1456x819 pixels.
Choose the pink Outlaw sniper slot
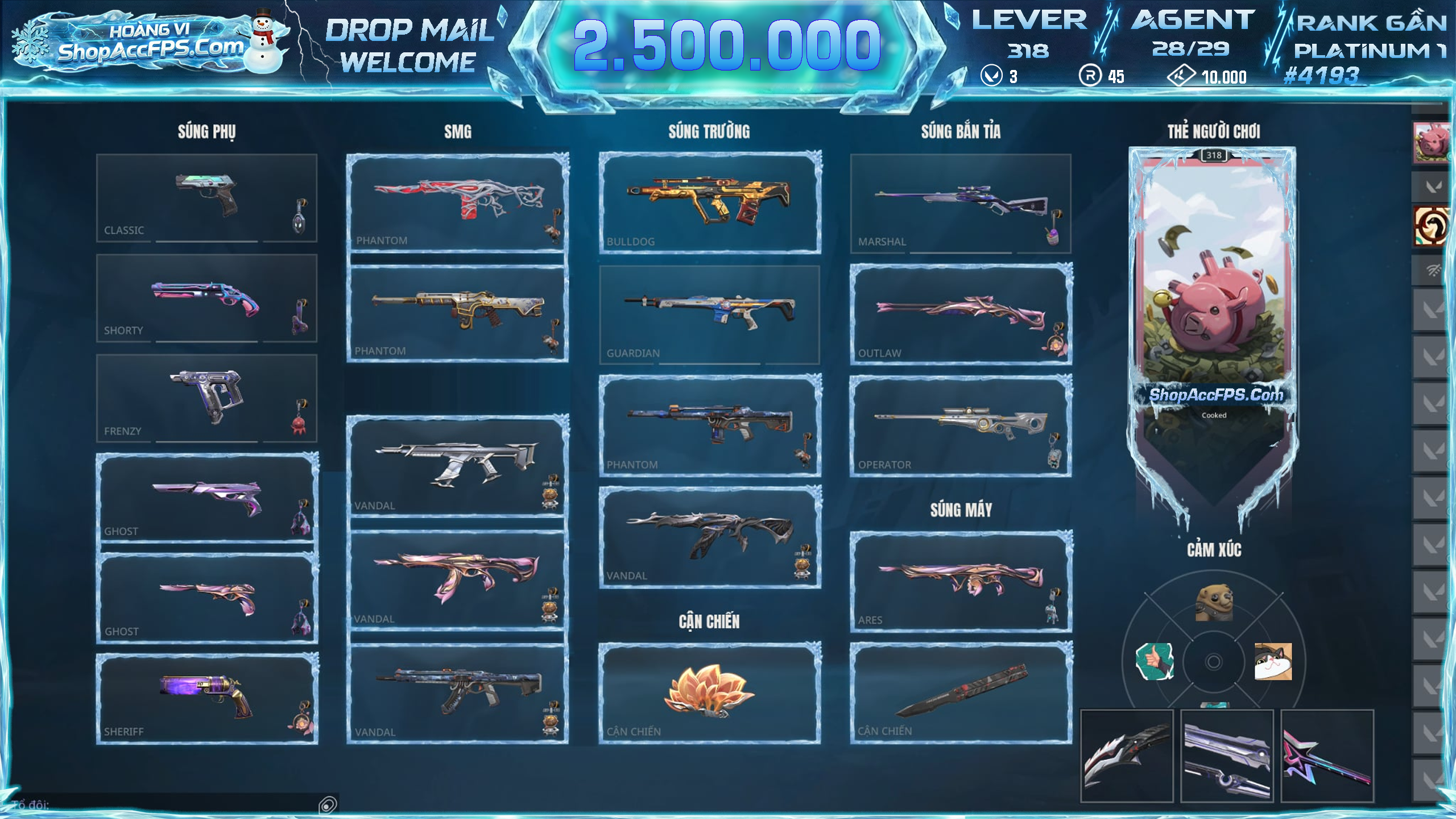(961, 314)
